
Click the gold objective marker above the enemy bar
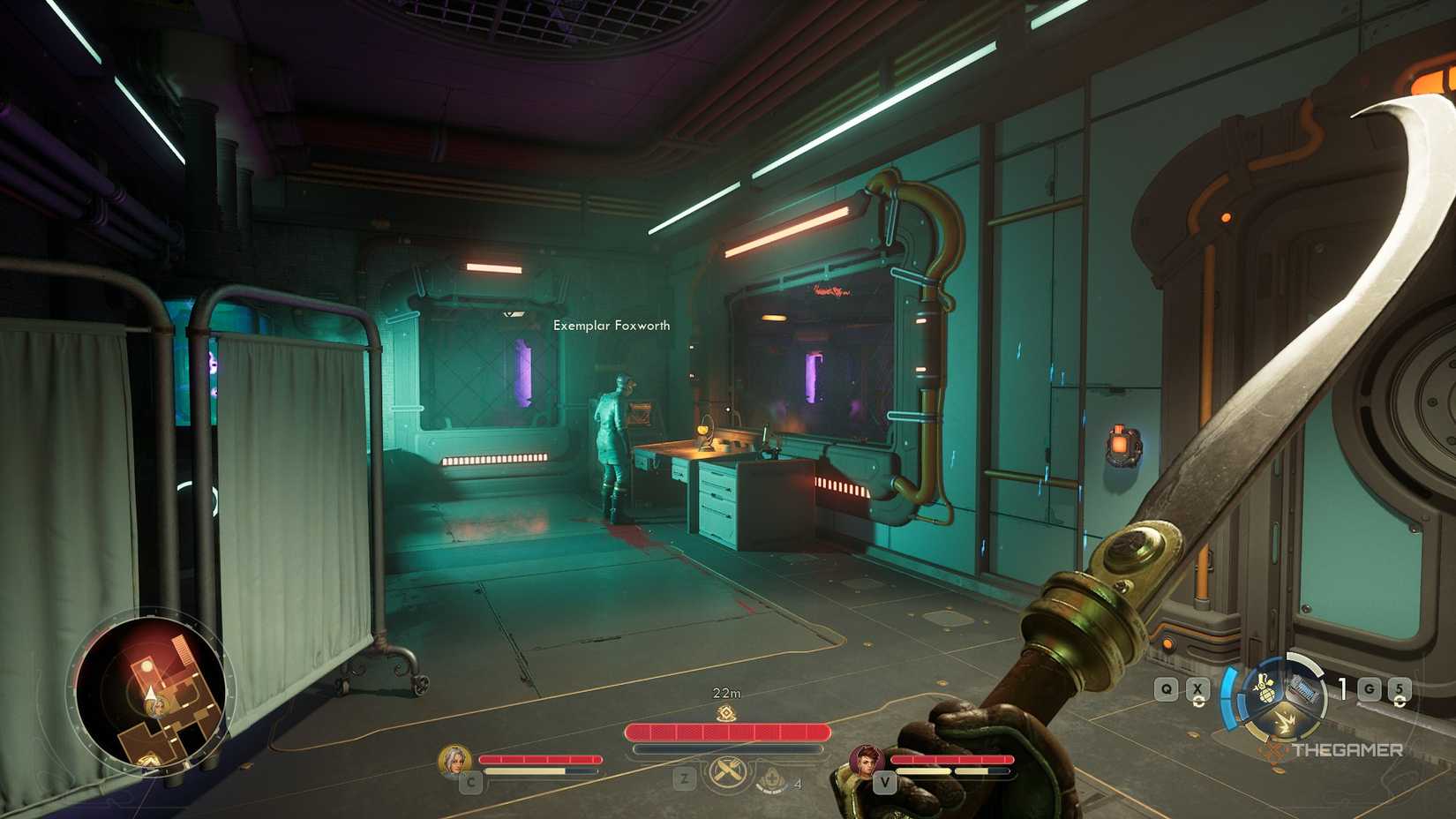tap(726, 713)
